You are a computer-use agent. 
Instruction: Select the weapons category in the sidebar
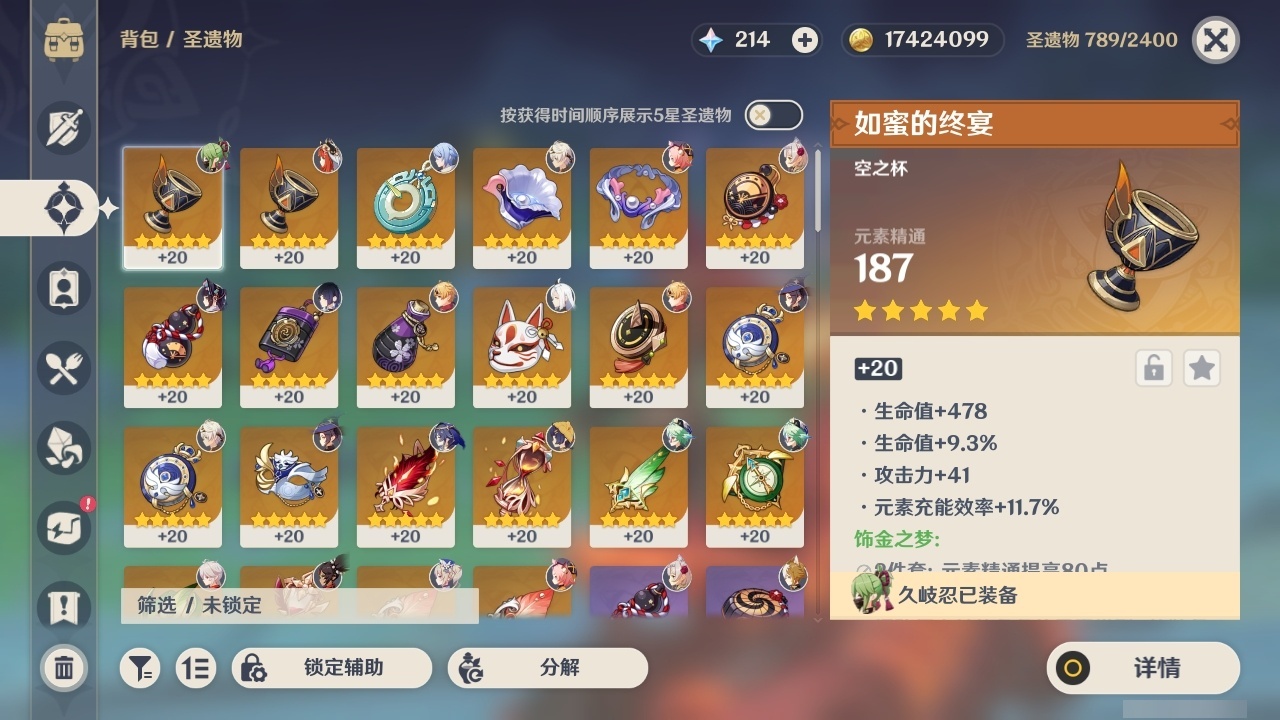63,127
